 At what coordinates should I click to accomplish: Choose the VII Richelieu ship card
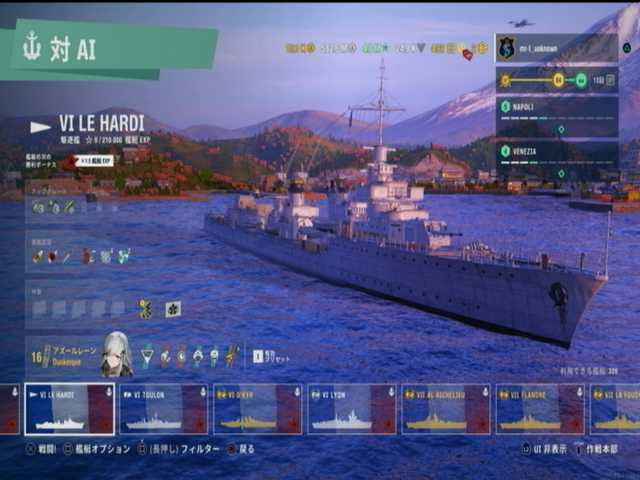click(445, 409)
